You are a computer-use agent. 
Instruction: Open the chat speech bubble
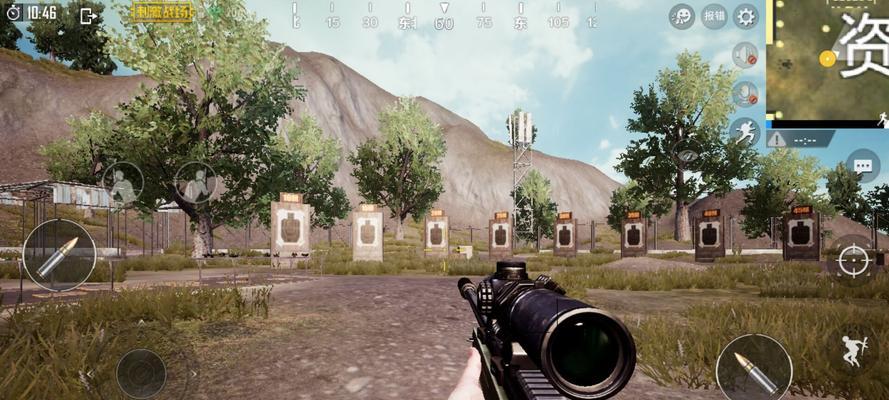tap(862, 166)
